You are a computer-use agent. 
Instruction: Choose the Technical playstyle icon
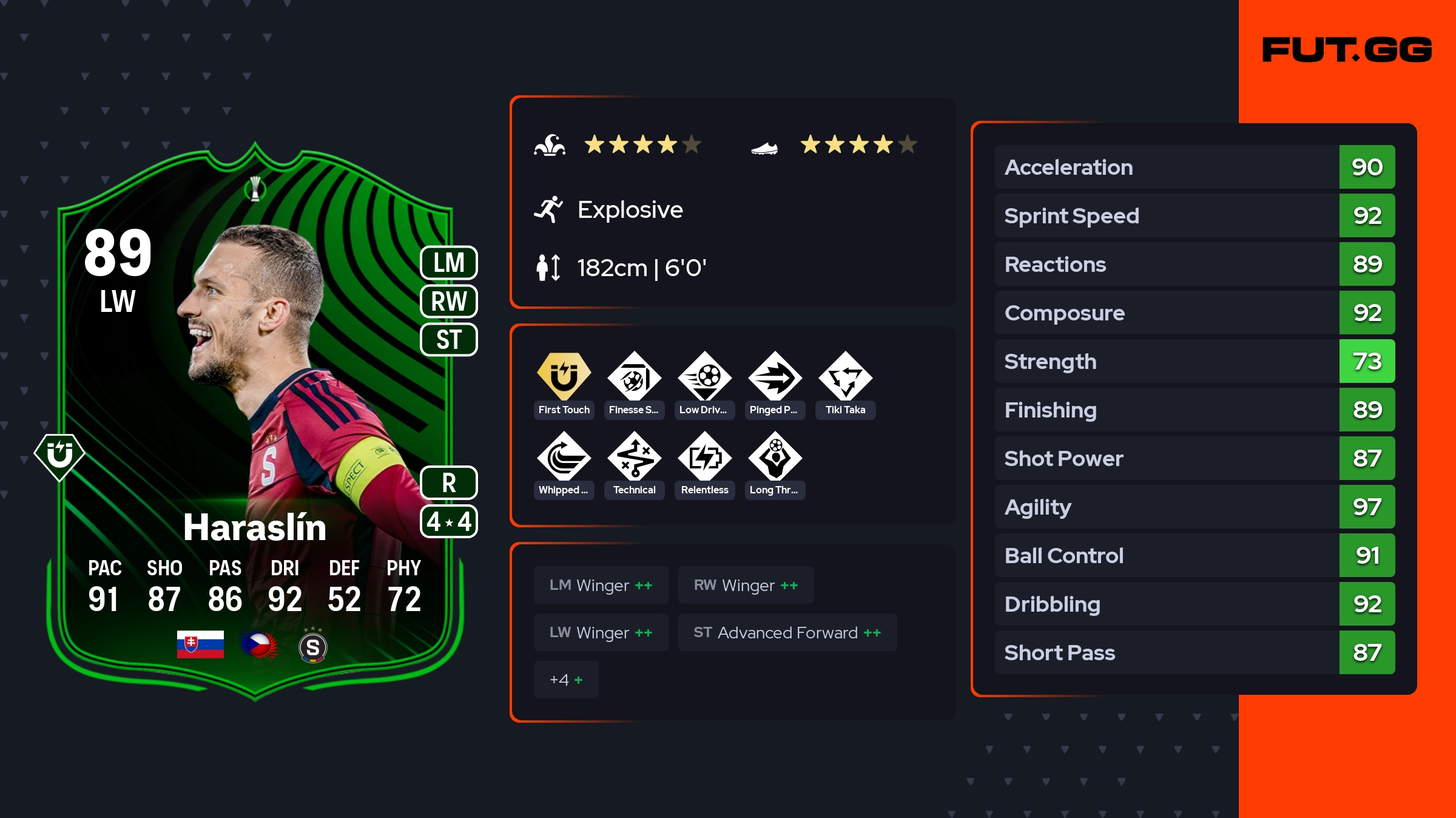click(634, 457)
